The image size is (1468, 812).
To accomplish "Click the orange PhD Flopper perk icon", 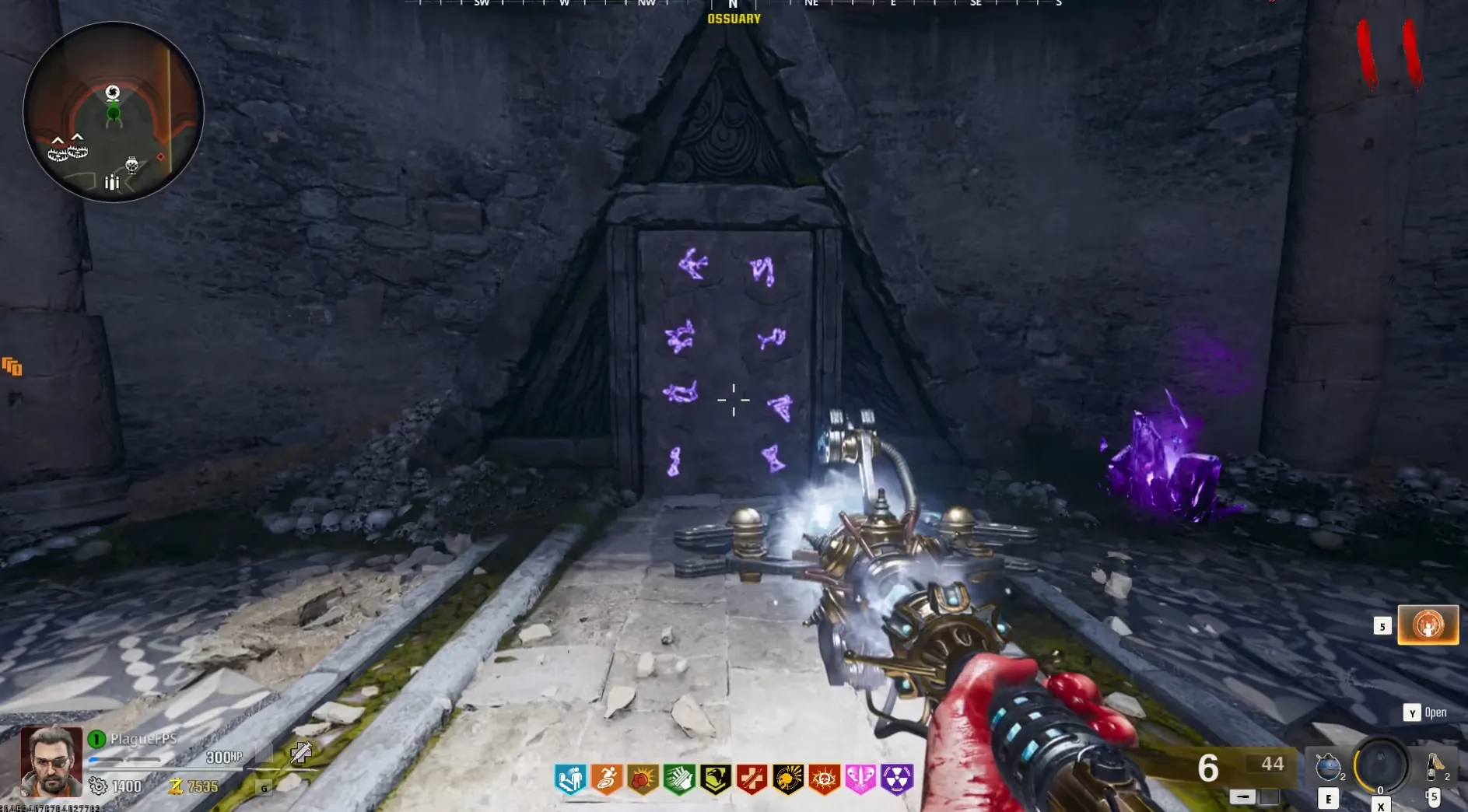I will point(607,779).
